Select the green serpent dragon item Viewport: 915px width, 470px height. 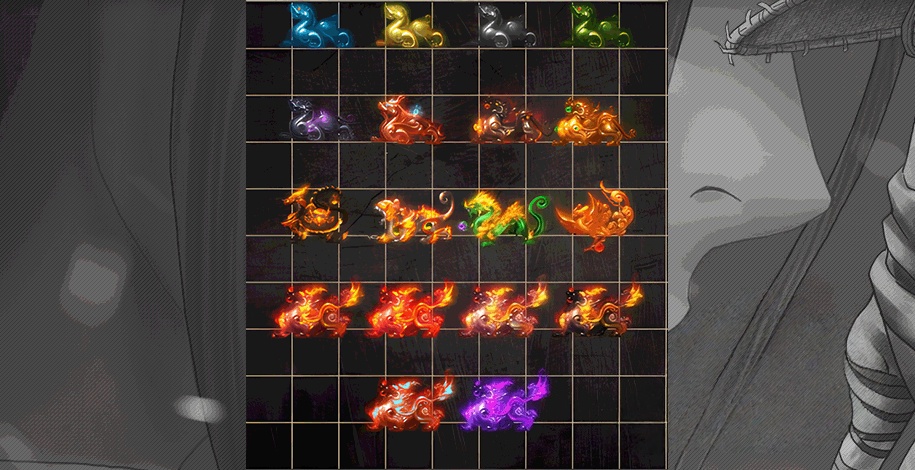point(504,216)
